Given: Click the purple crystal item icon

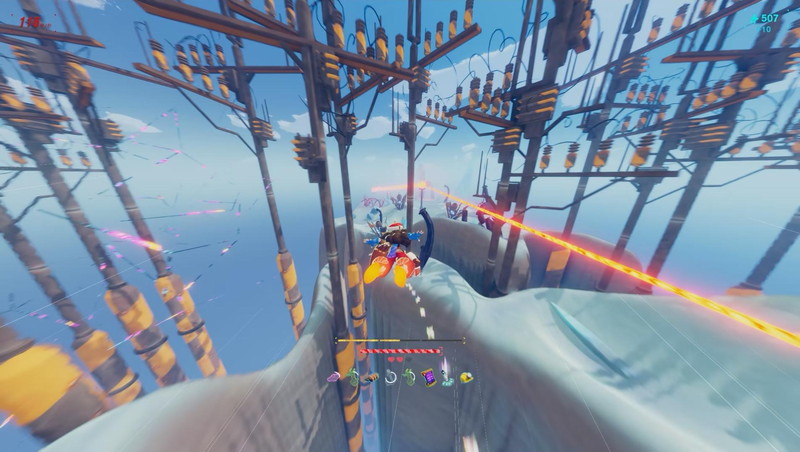Looking at the screenshot, I should [334, 377].
